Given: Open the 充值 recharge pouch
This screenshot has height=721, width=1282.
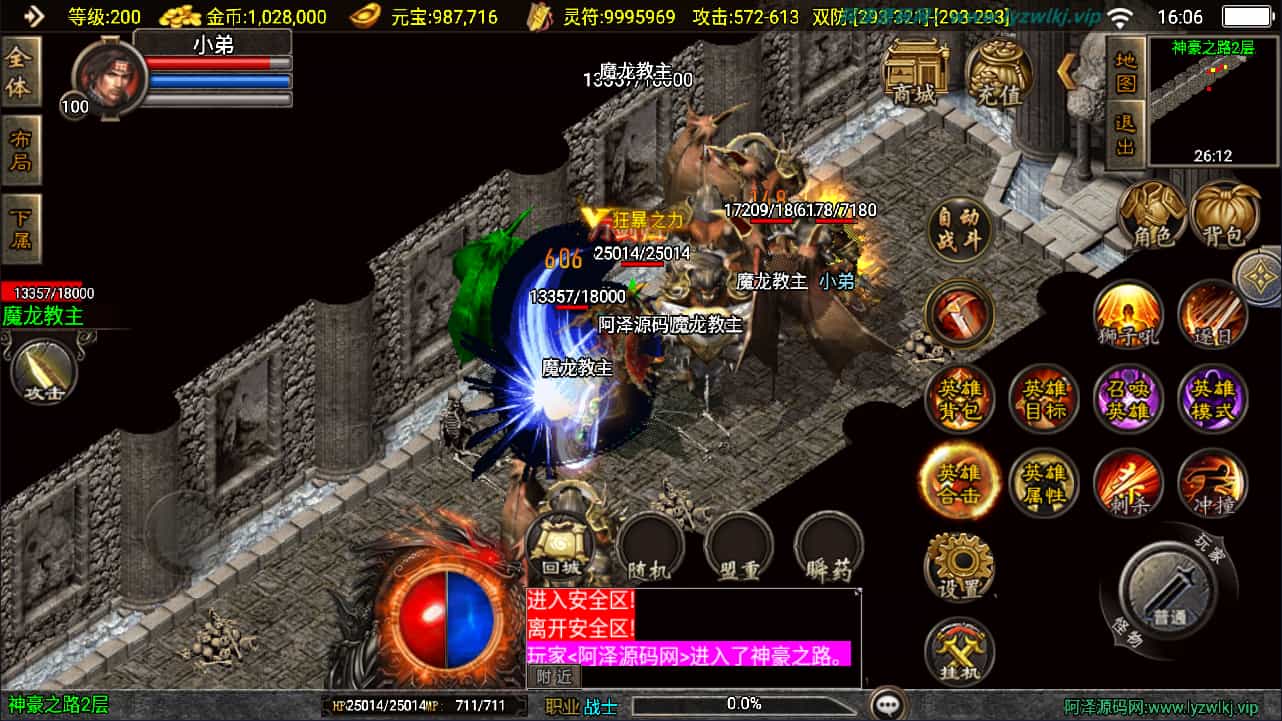Looking at the screenshot, I should (x=998, y=75).
